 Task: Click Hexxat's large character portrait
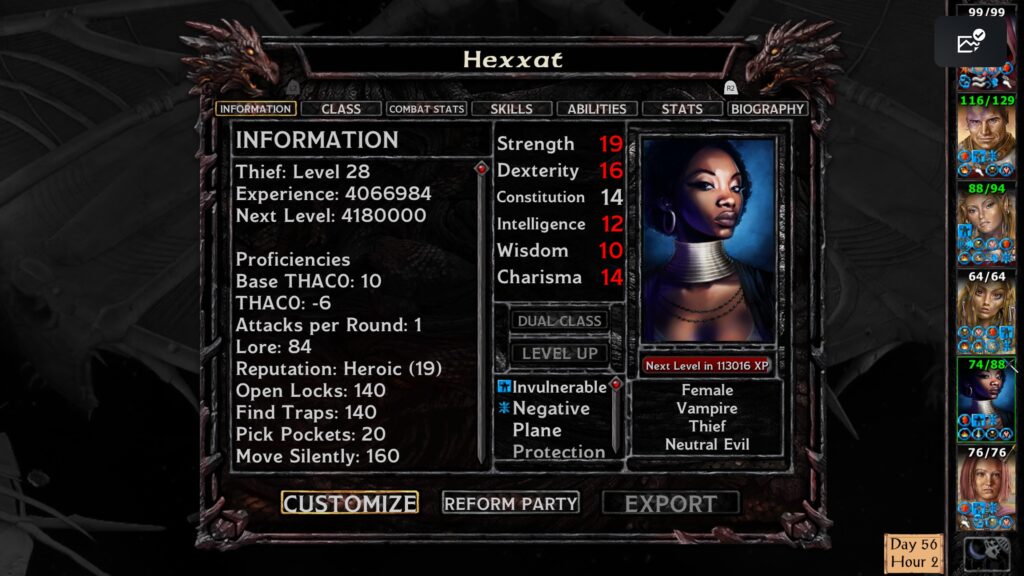click(708, 241)
